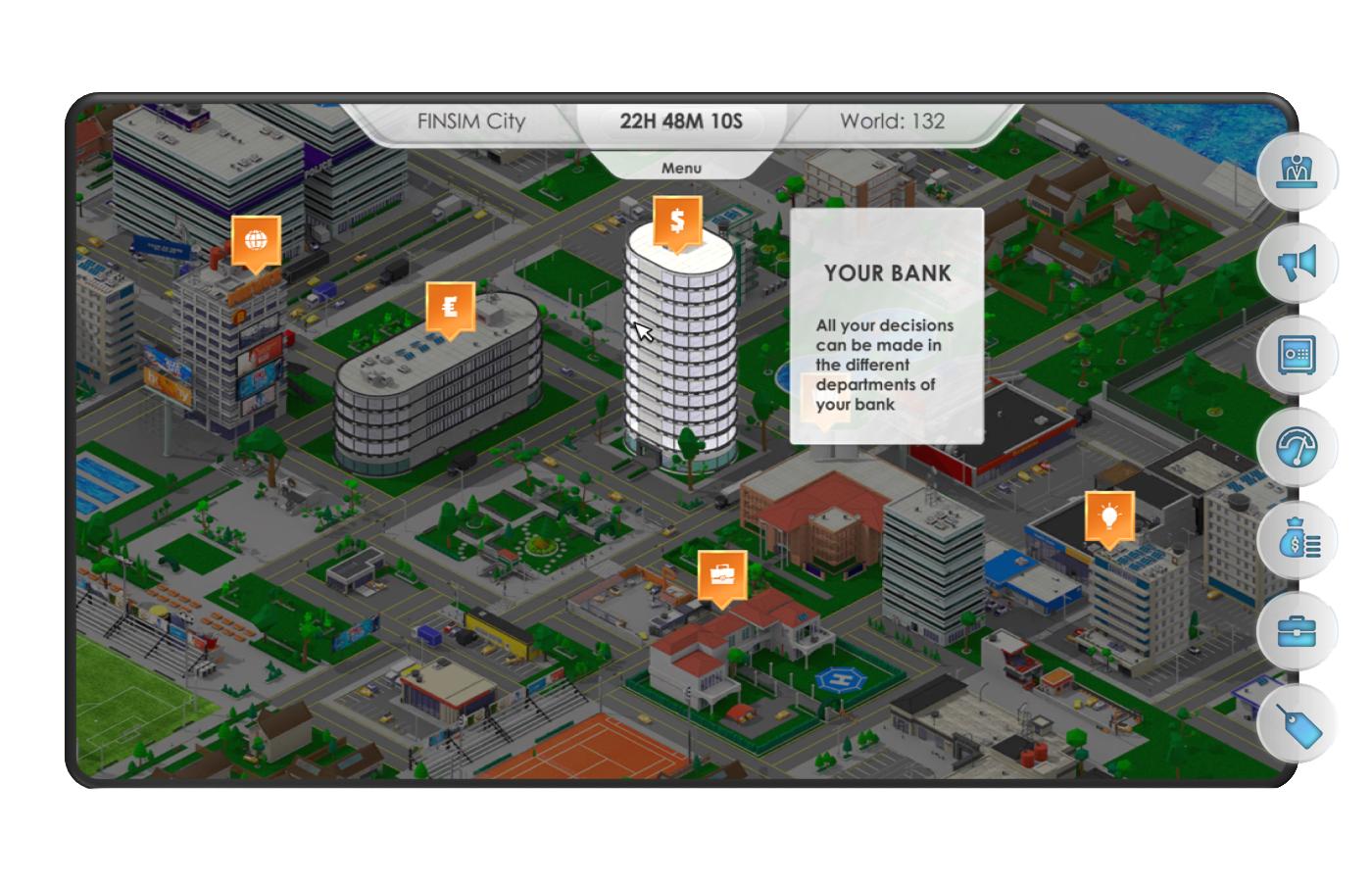1372x885 pixels.
Task: Choose the blue briefcase sidebar icon
Action: [x=1297, y=632]
